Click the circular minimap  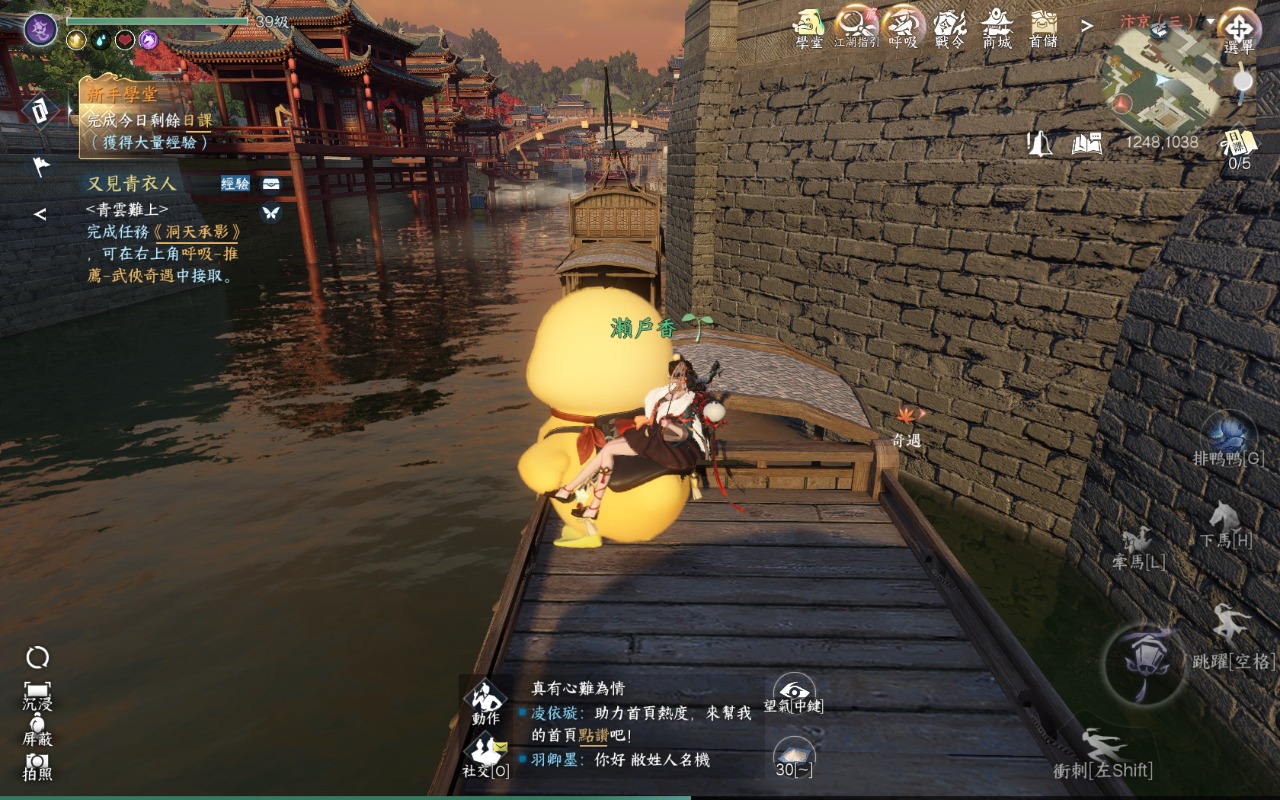(1160, 78)
